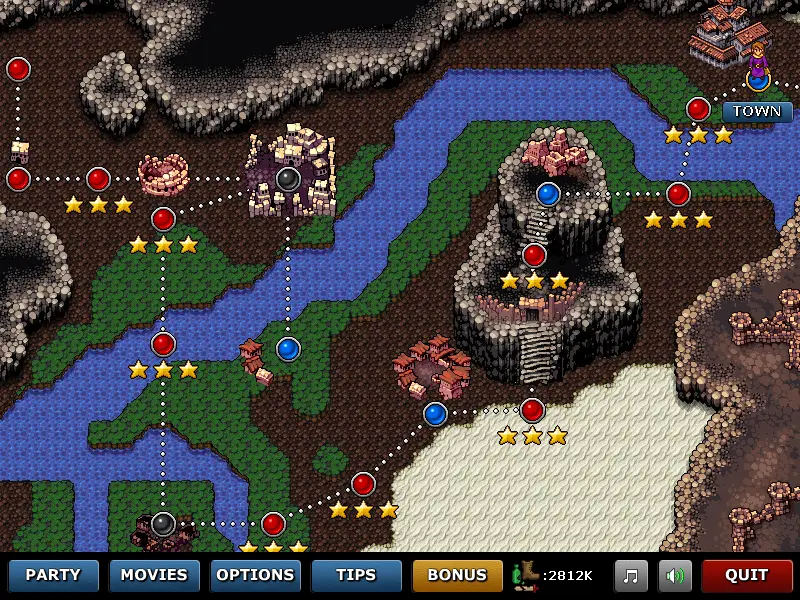Open the OPTIONS menu
This screenshot has width=800, height=600.
(x=255, y=575)
